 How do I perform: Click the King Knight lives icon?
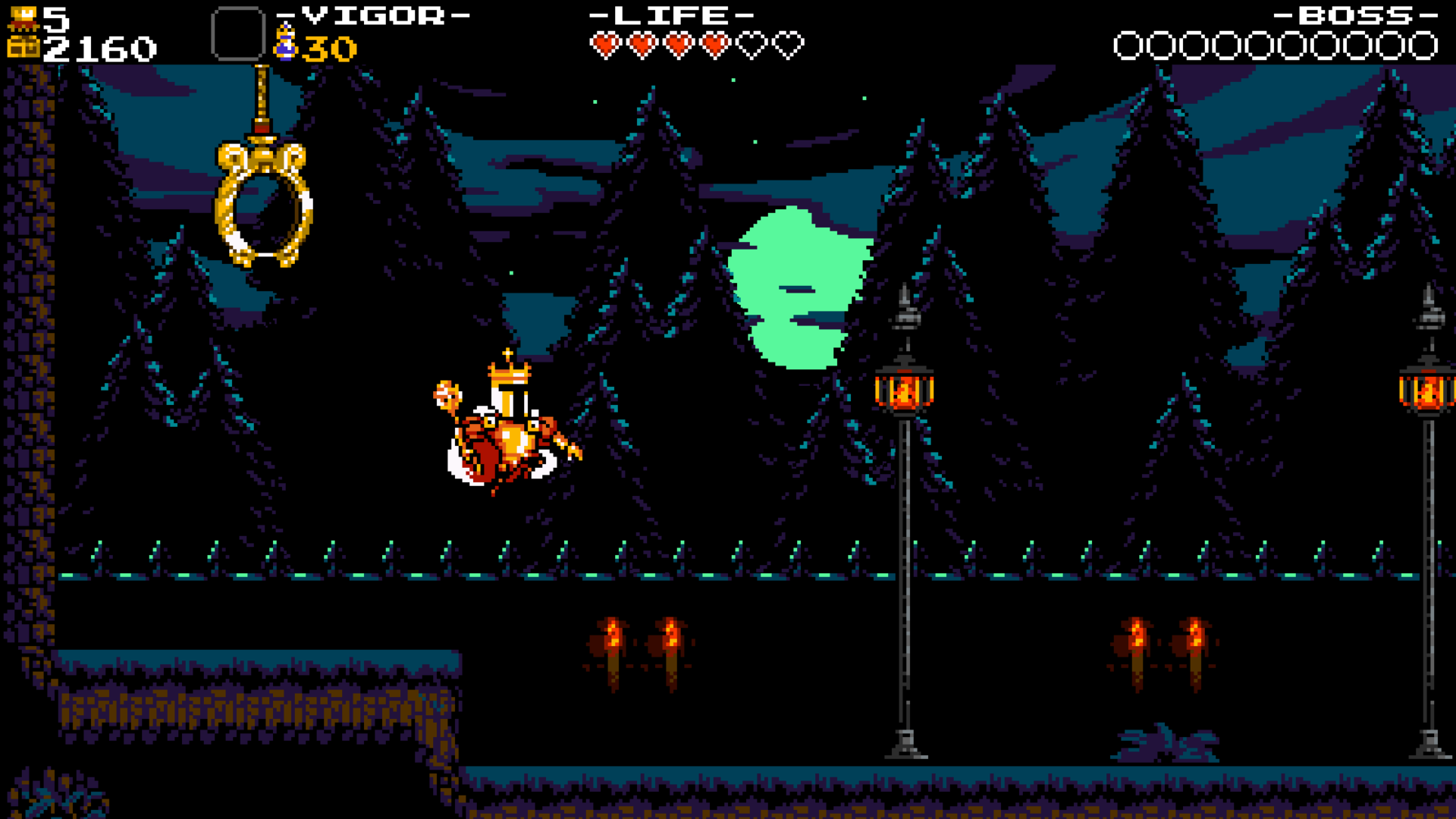pyautogui.click(x=23, y=17)
